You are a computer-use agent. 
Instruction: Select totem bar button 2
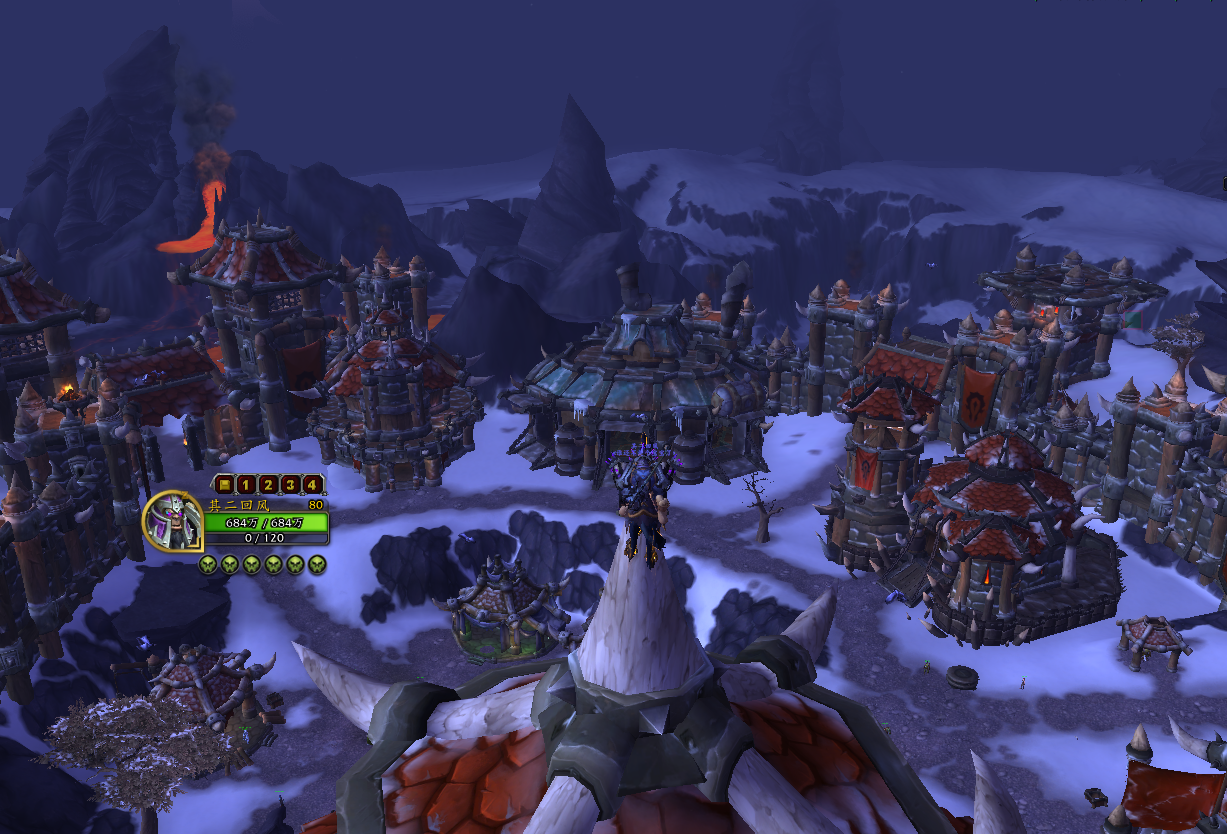[x=267, y=485]
